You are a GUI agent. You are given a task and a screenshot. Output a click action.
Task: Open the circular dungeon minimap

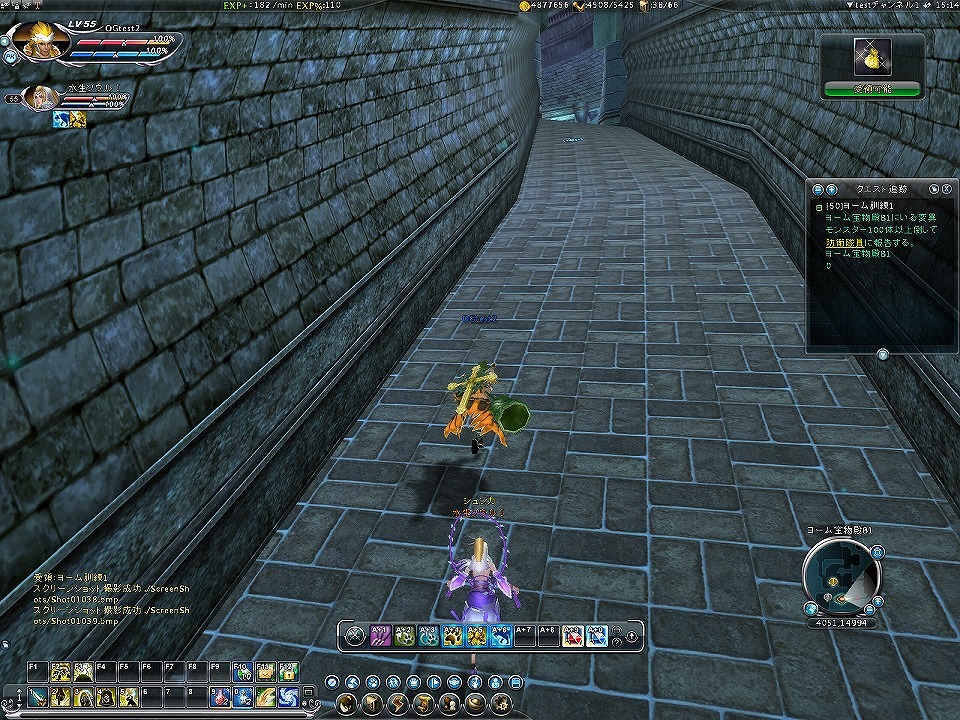(x=841, y=577)
